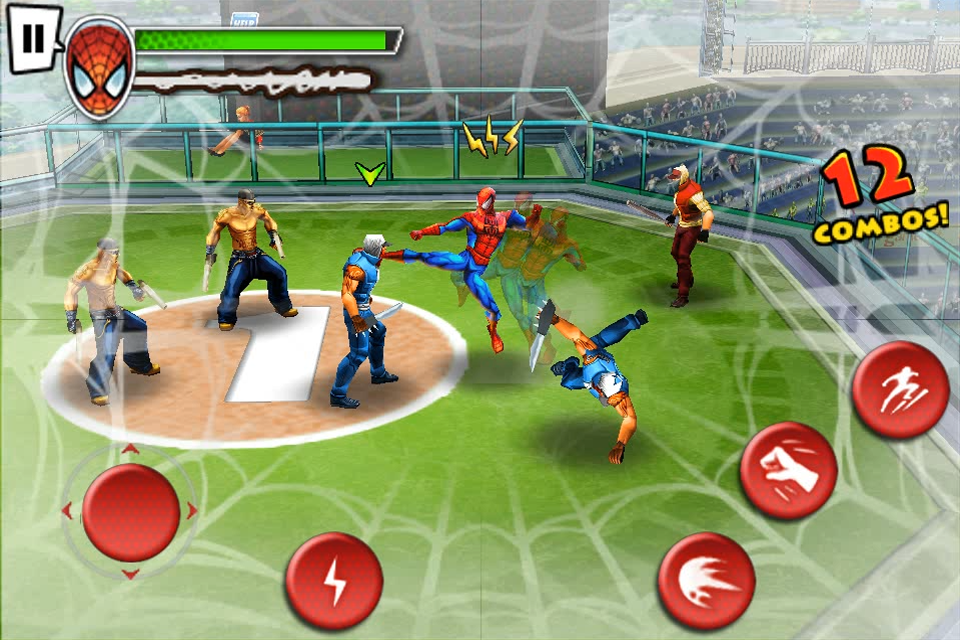Hit the punch fist attack button
Screen dimensions: 960x640
coord(788,470)
